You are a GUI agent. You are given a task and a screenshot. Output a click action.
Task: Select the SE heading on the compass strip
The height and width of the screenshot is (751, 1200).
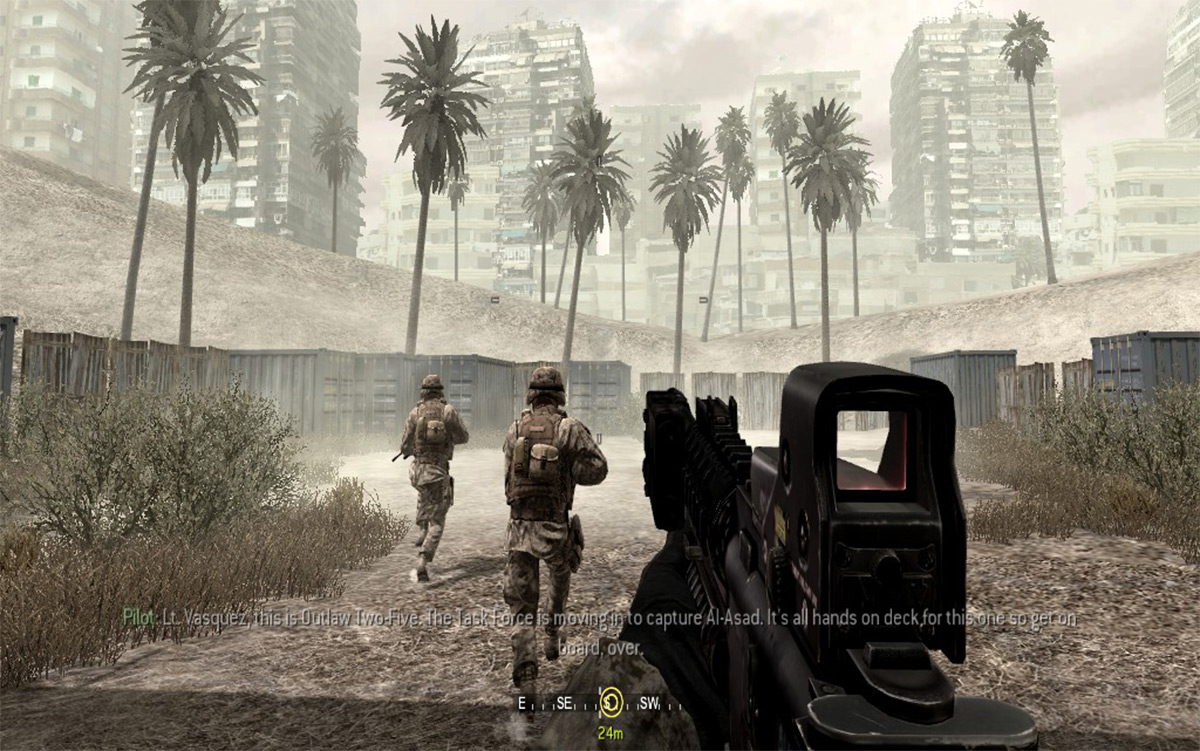[x=564, y=703]
